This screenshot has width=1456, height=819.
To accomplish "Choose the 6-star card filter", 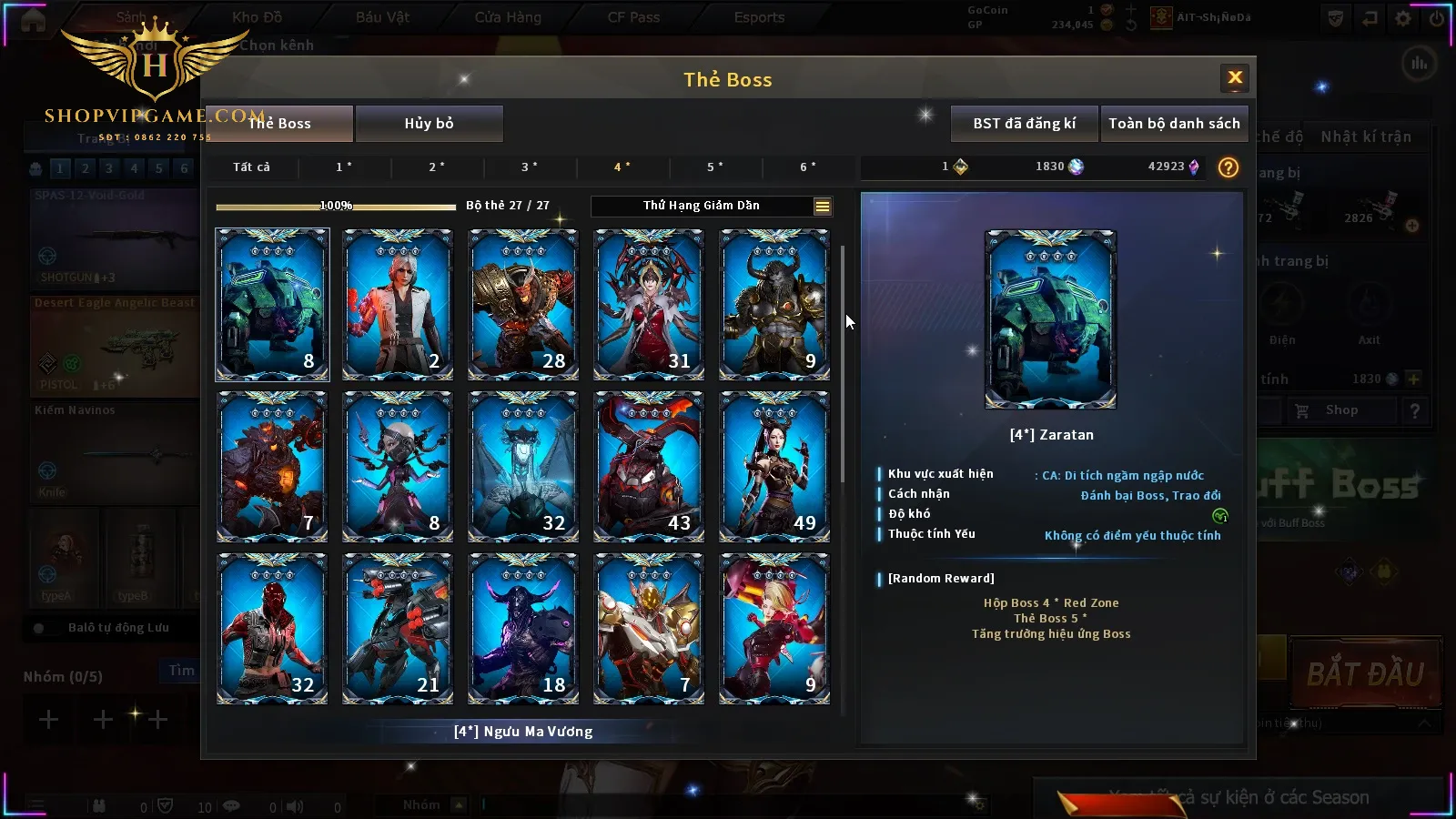I will [x=807, y=167].
